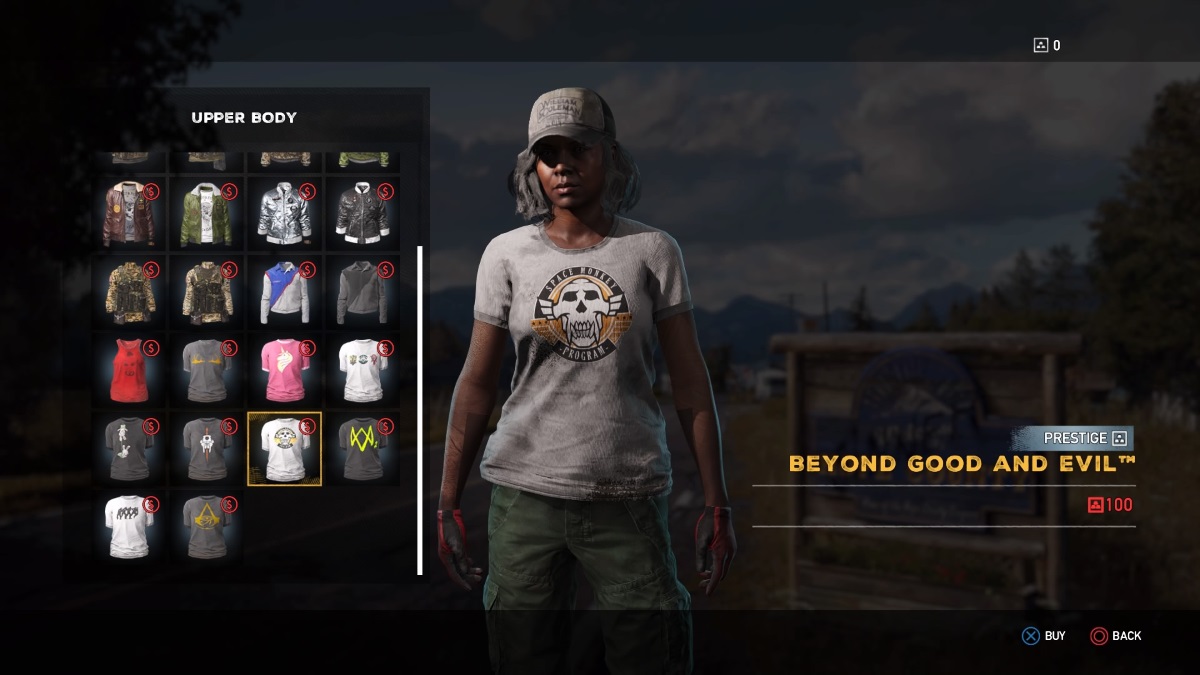Pick the white t-shirt with black figures
This screenshot has width=1200, height=675.
pos(129,526)
